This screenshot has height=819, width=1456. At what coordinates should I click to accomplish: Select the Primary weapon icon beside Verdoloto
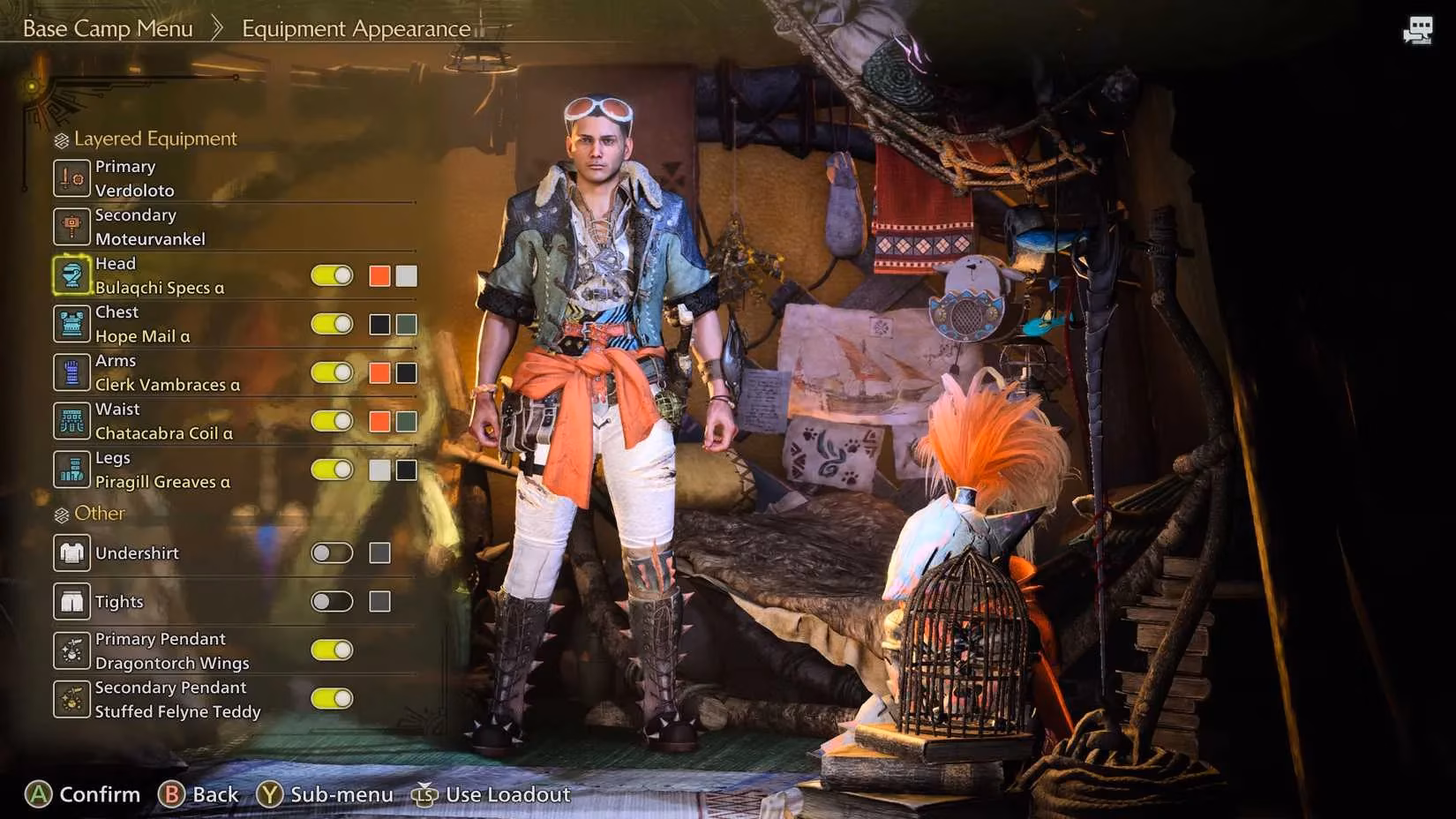(71, 177)
